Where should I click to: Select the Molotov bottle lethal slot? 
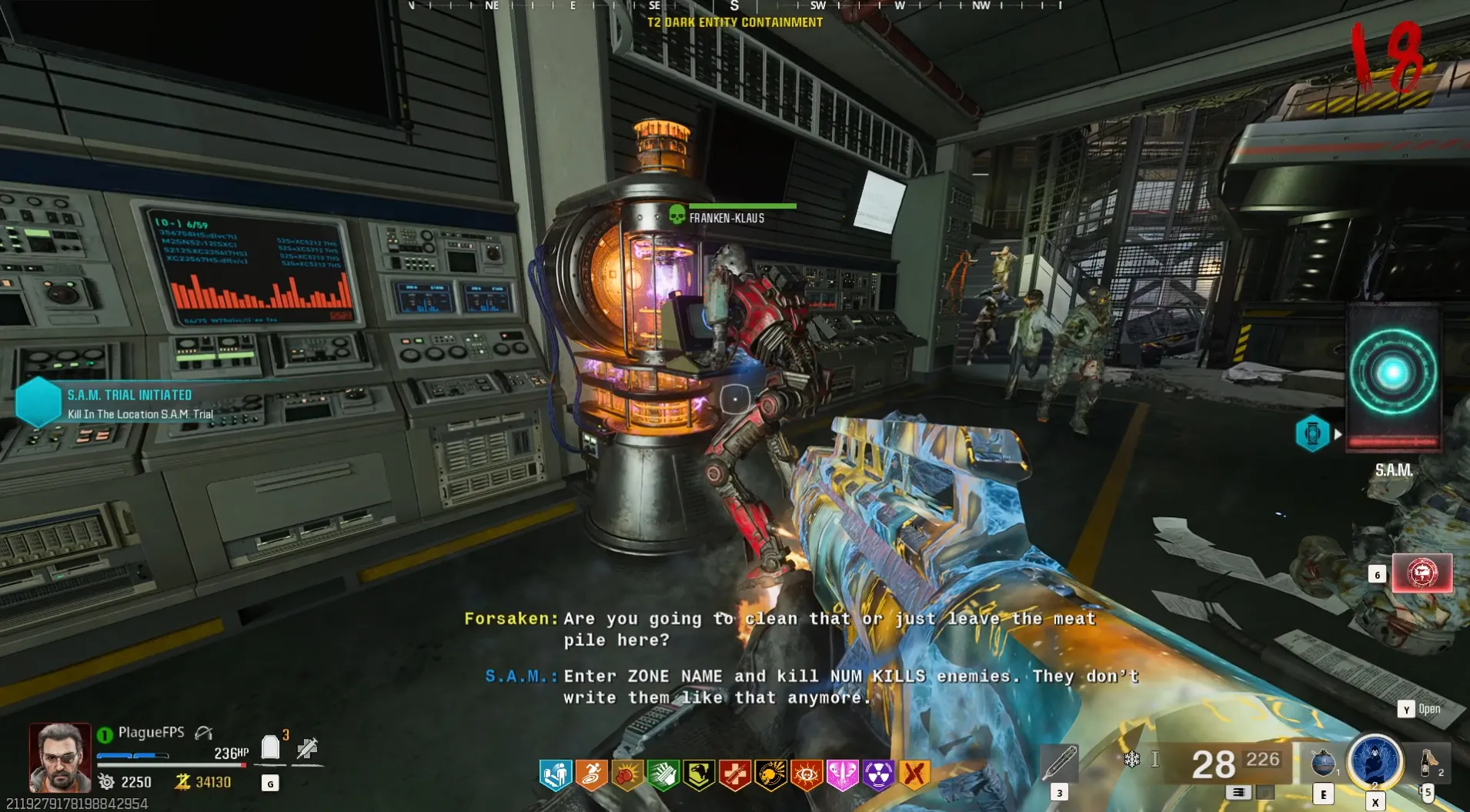coord(1428,762)
